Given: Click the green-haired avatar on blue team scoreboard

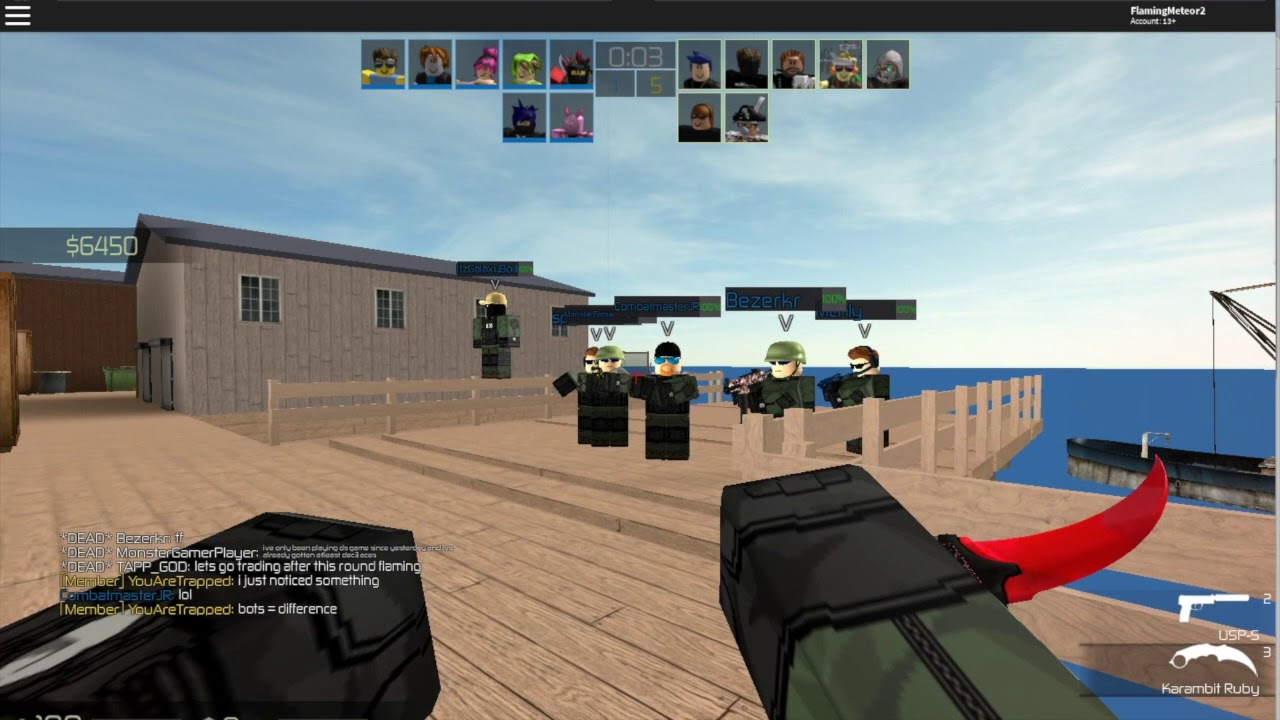Looking at the screenshot, I should pyautogui.click(x=524, y=63).
